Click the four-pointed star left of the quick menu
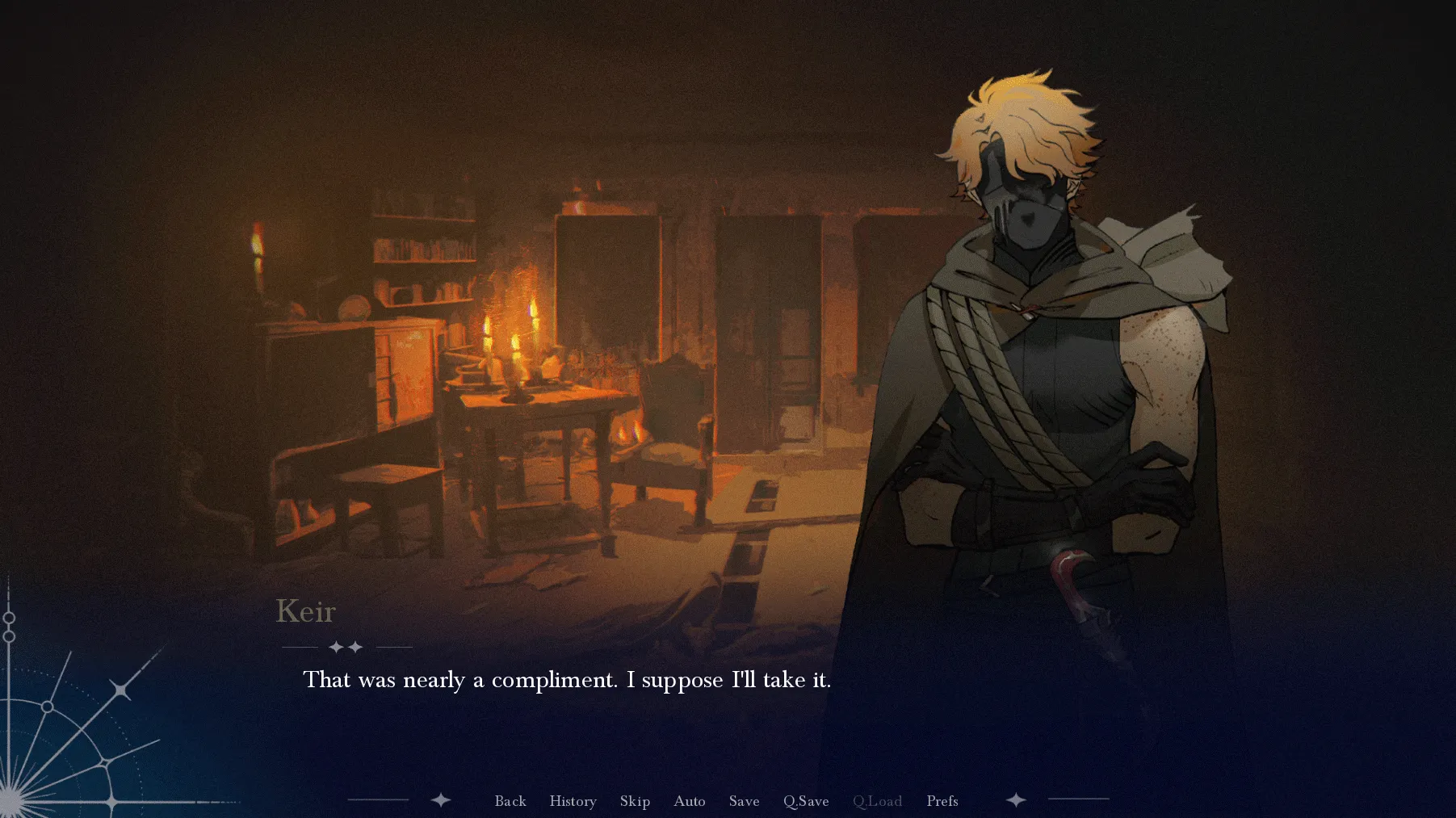This screenshot has height=818, width=1456. click(x=441, y=799)
